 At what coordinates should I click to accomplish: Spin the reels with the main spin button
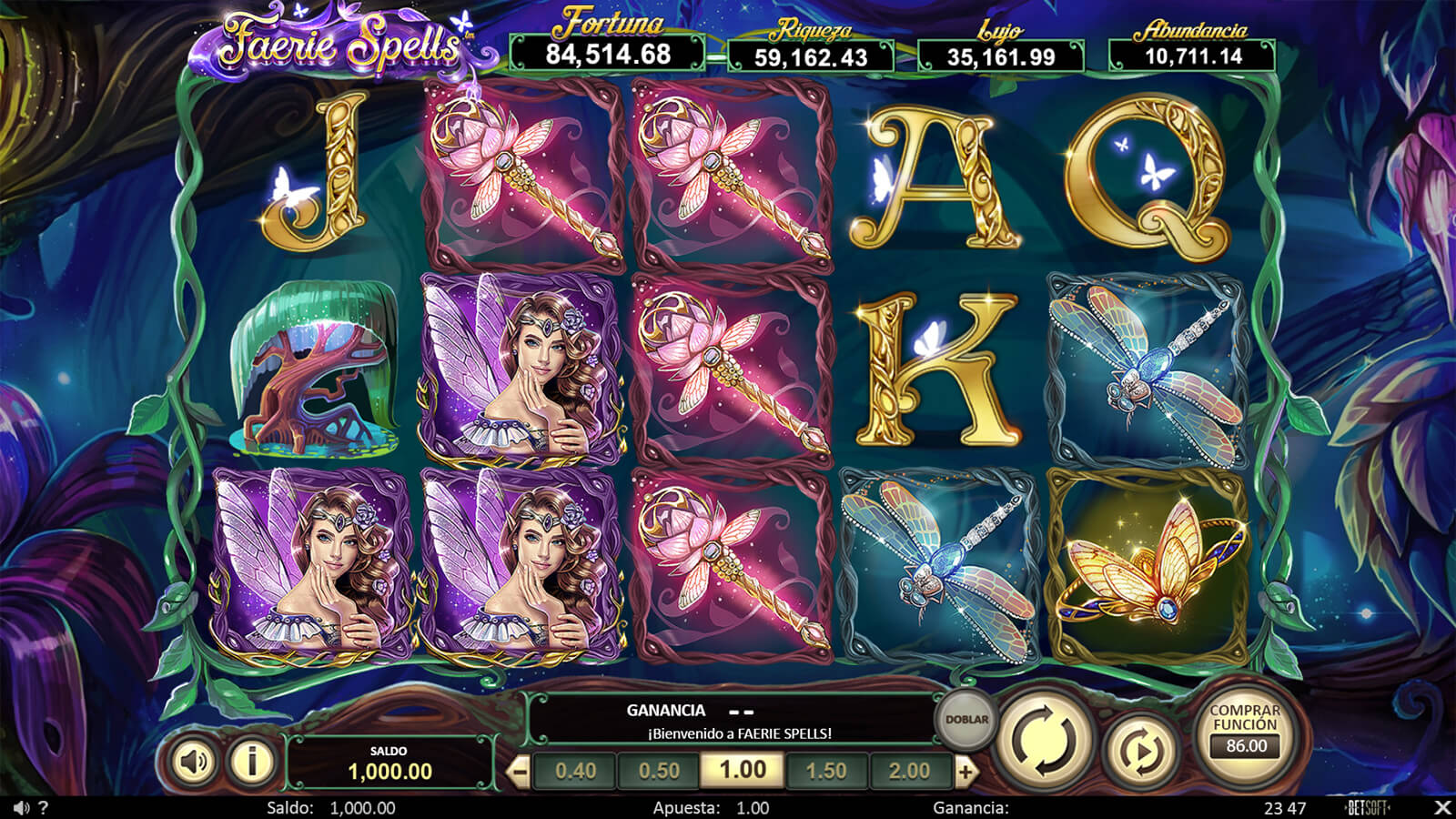(x=1045, y=739)
